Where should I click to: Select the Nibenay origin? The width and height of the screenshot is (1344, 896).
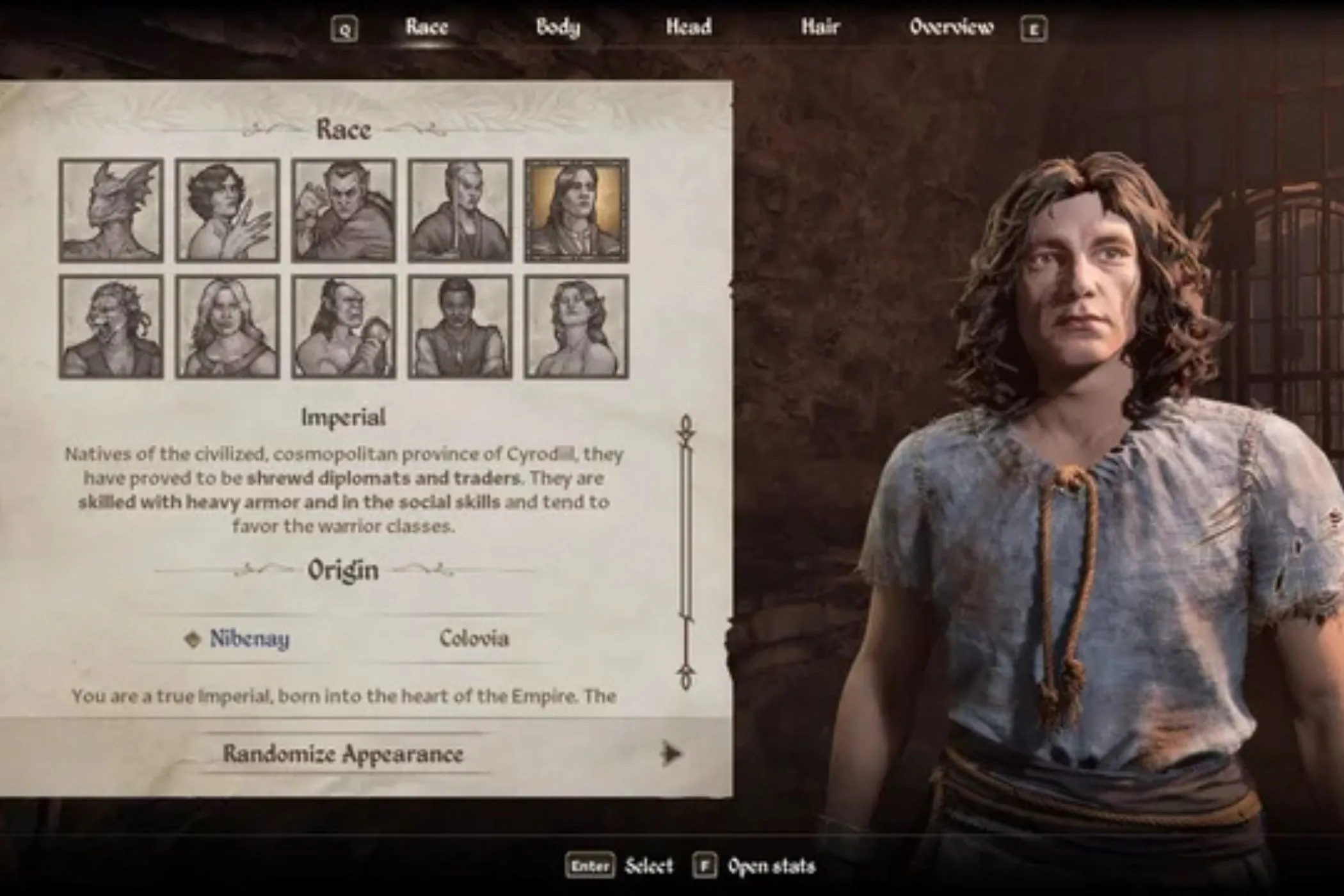(x=250, y=638)
